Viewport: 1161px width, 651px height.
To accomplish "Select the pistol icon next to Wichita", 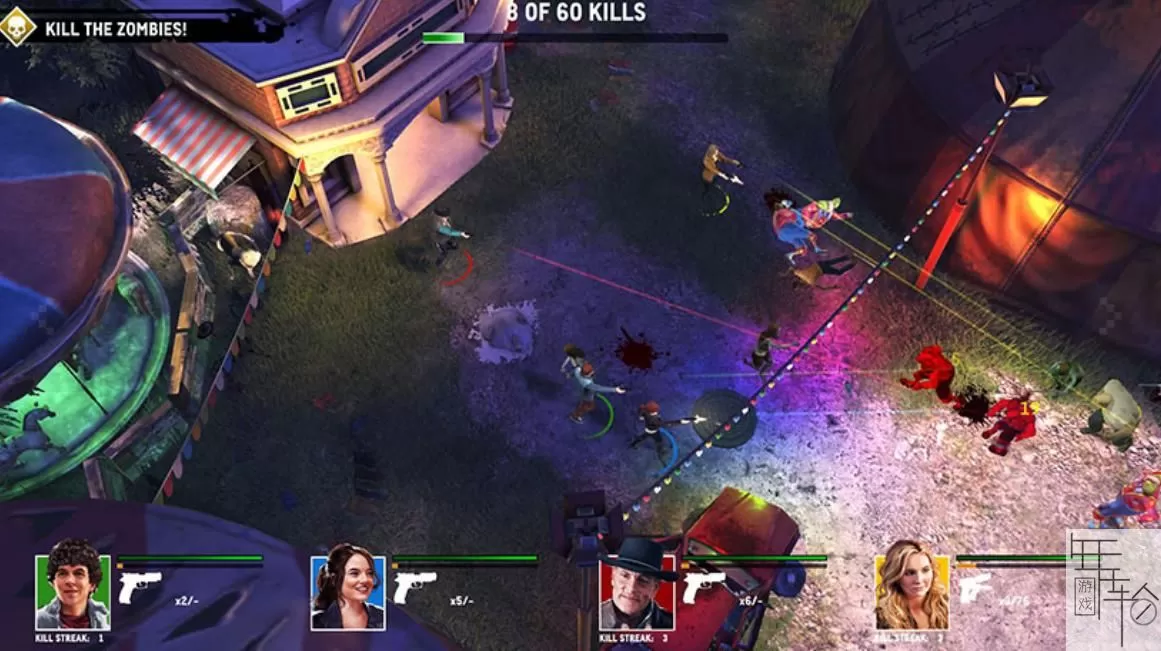I will pyautogui.click(x=414, y=587).
